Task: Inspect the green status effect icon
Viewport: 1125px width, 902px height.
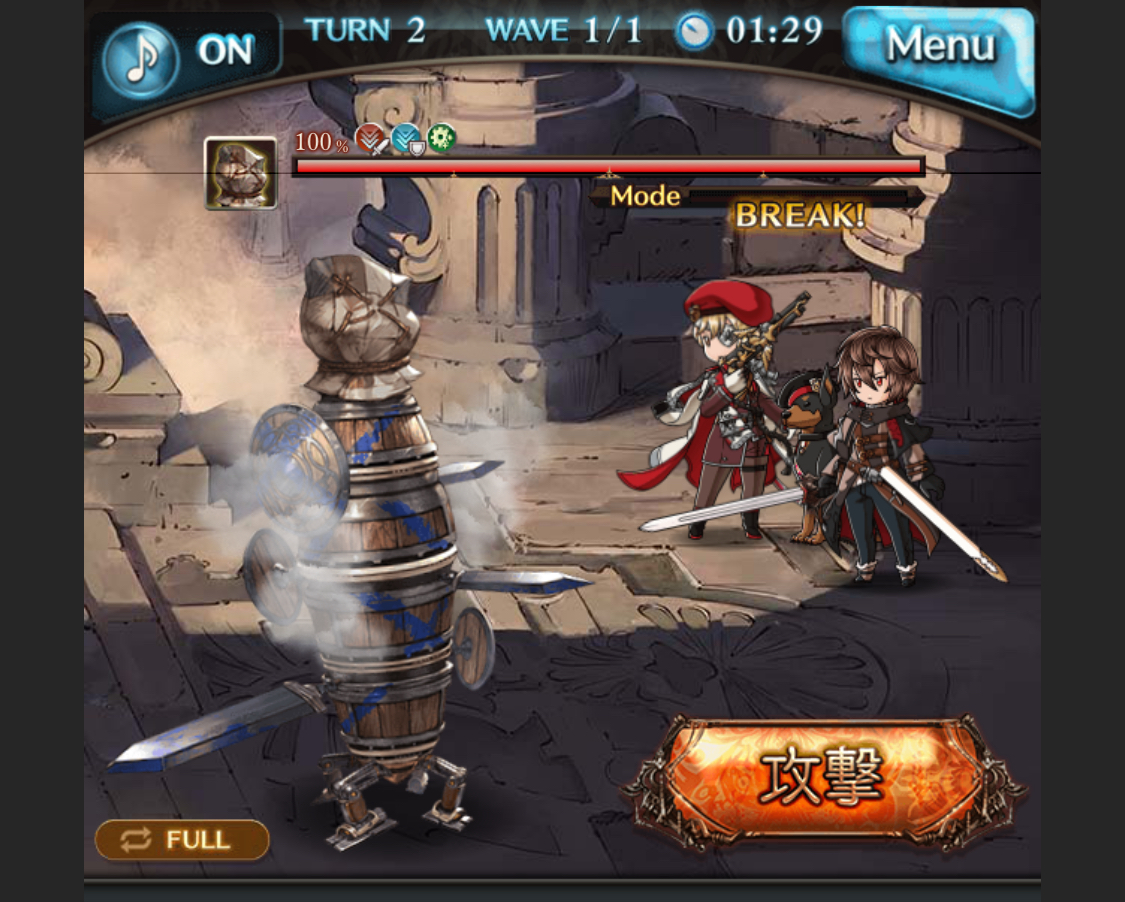Action: pyautogui.click(x=441, y=138)
